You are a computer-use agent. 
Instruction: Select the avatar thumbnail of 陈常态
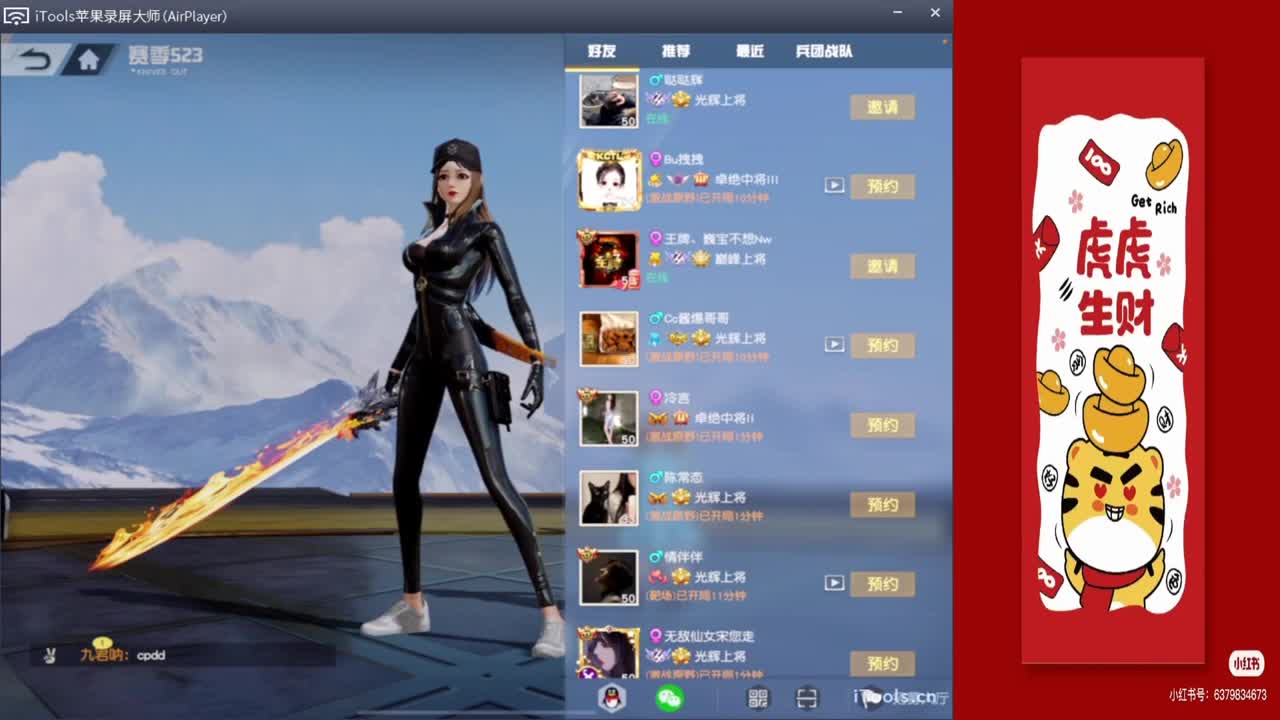pos(608,498)
